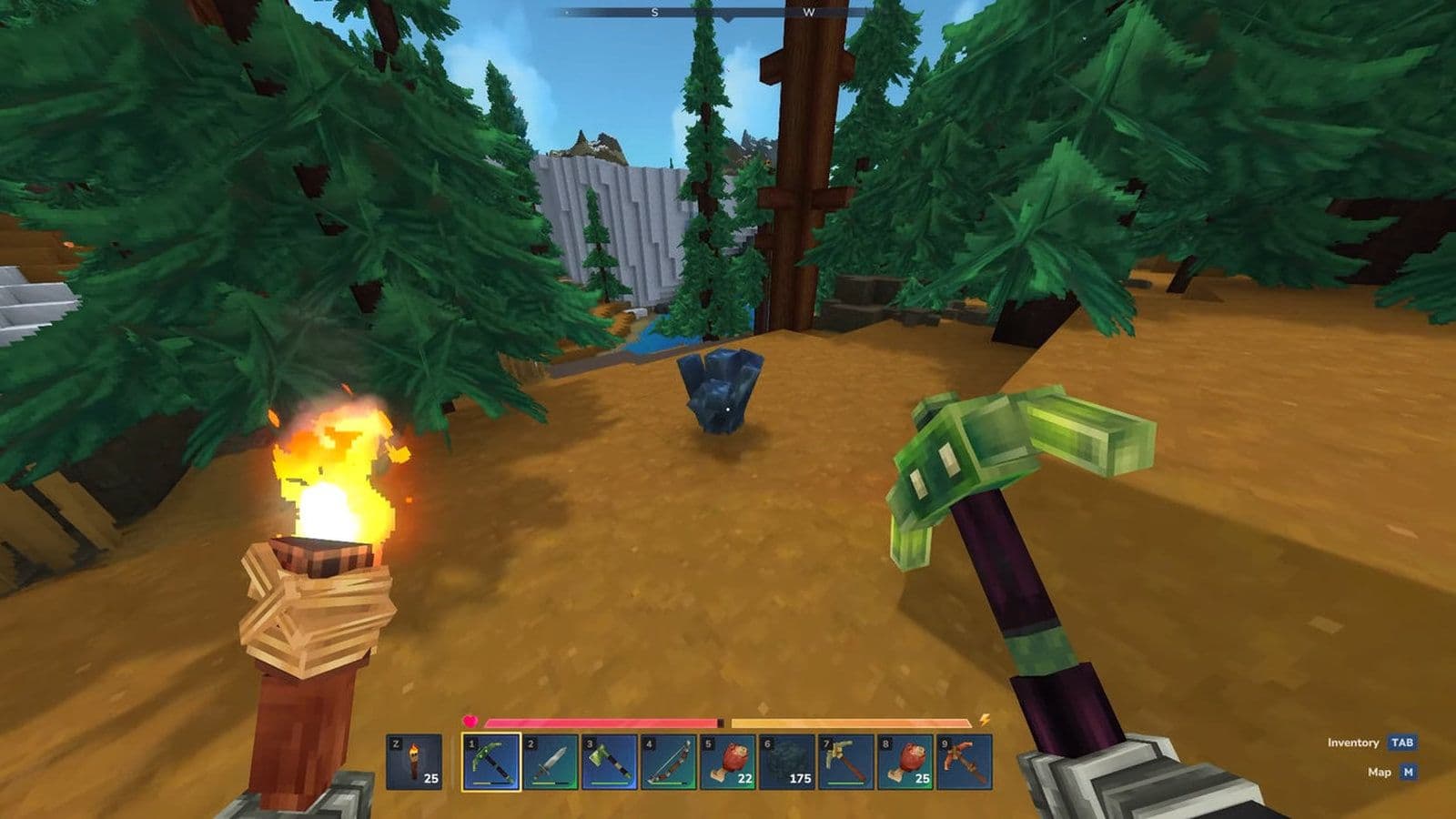Click the lightning stamina icon
Image resolution: width=1456 pixels, height=819 pixels.
point(987,719)
